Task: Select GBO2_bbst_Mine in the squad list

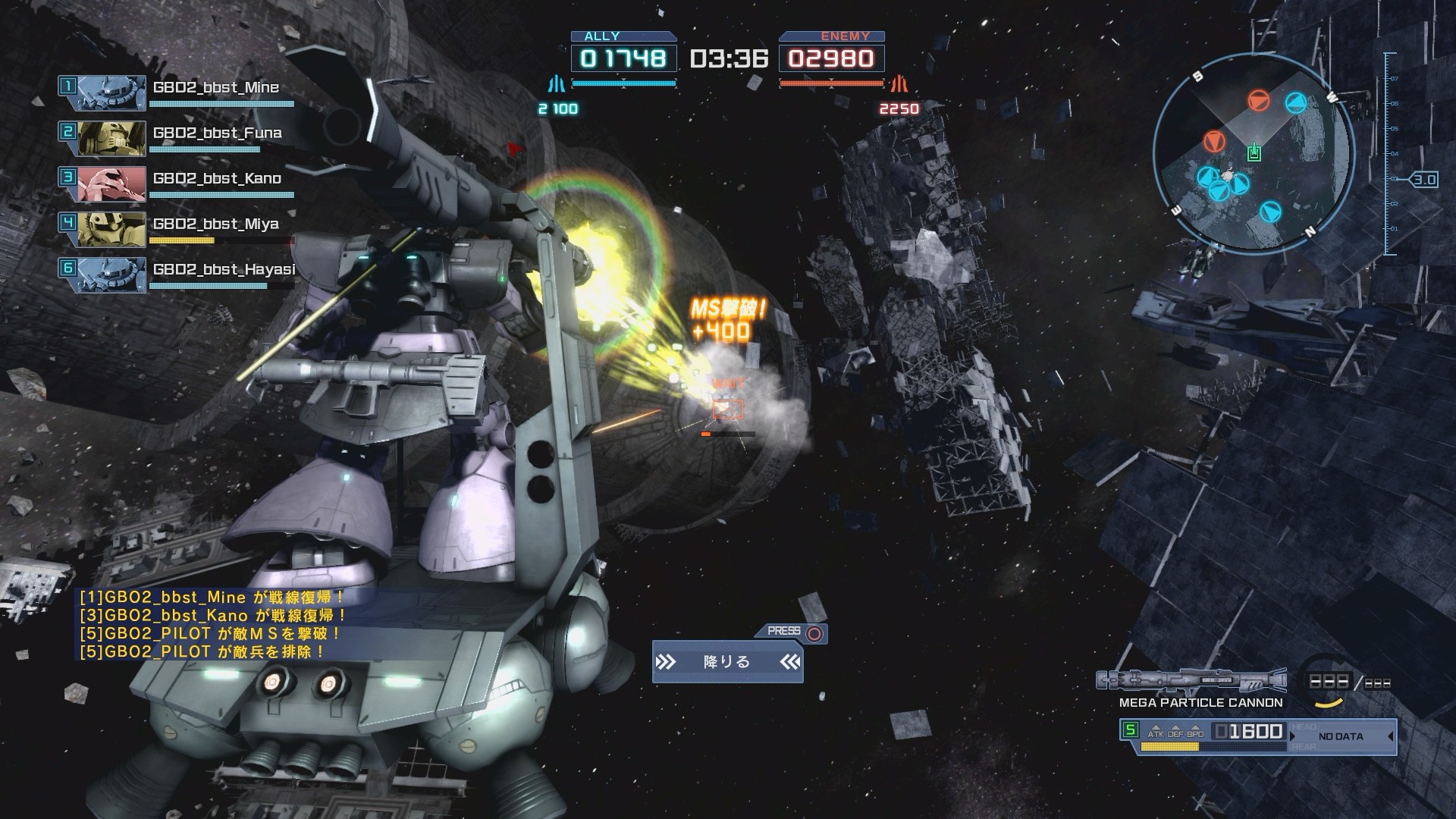Action: point(215,88)
